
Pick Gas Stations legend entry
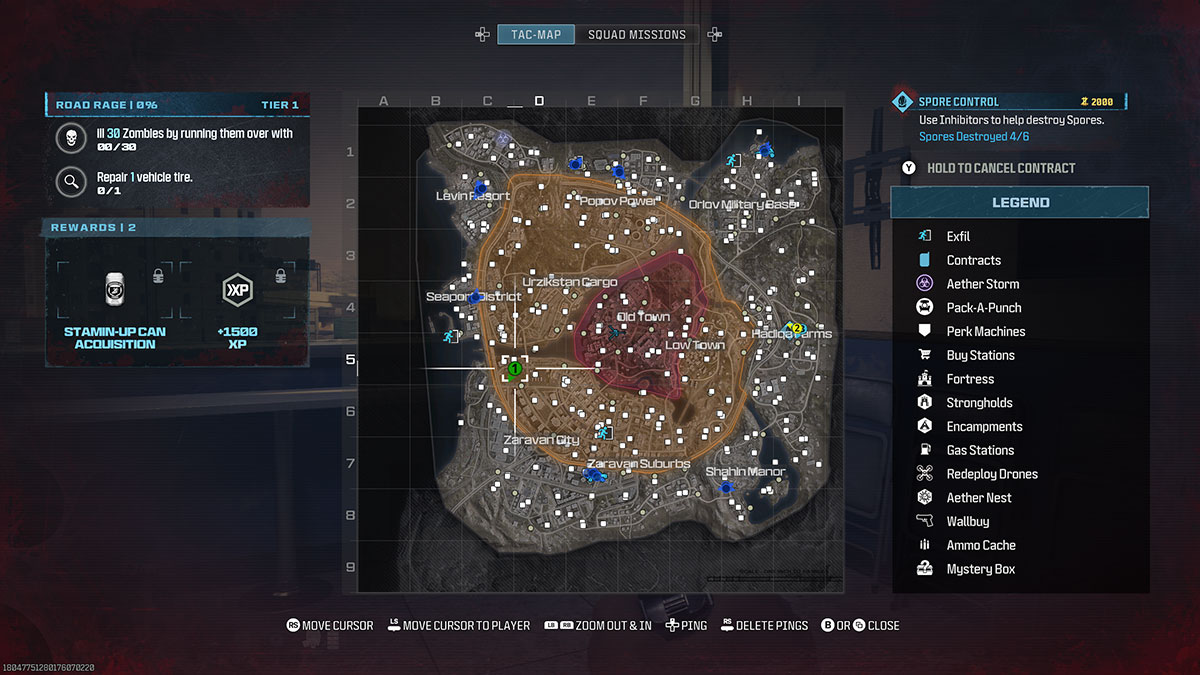point(980,451)
